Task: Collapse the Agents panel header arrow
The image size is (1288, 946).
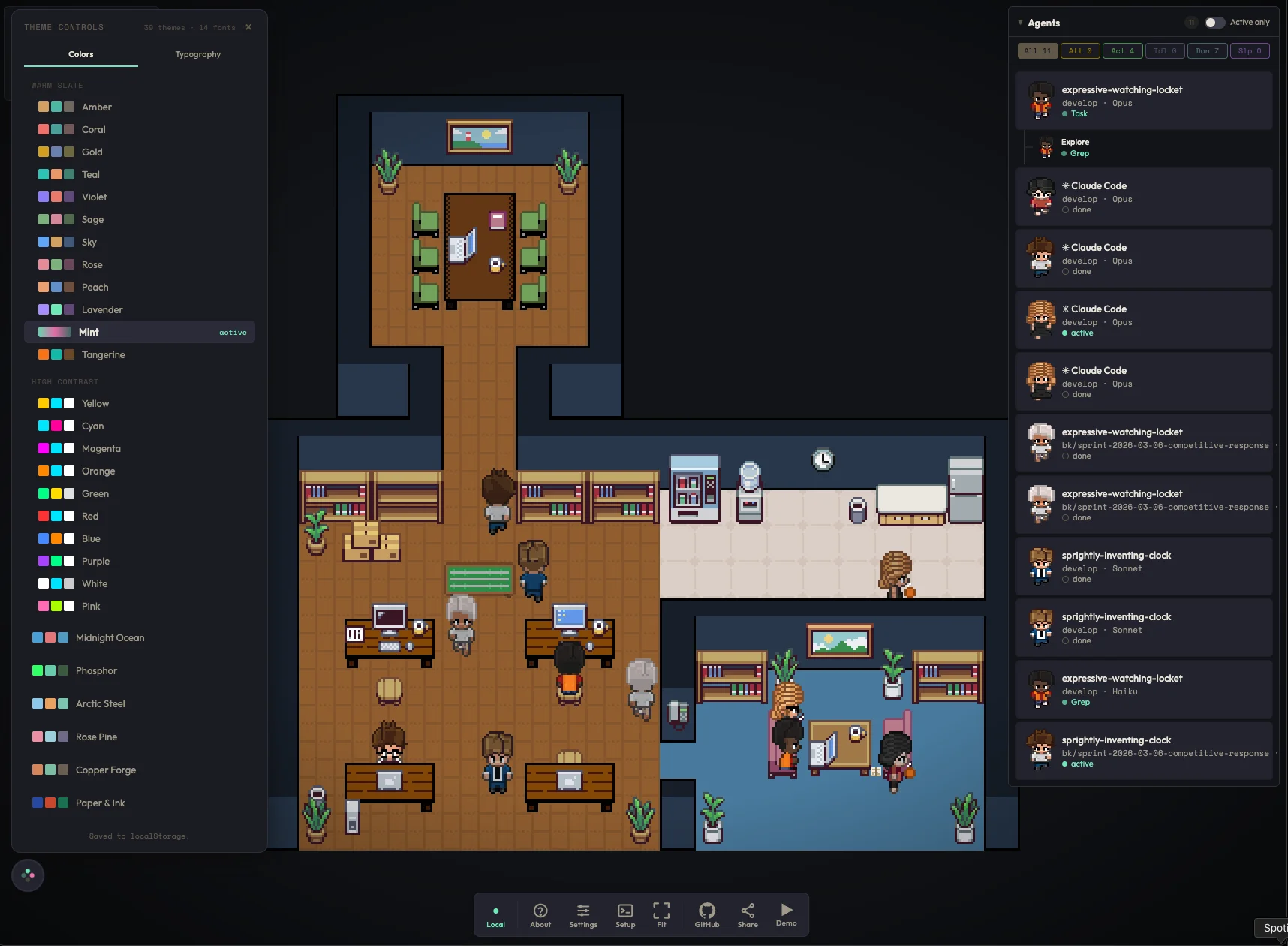Action: click(1020, 23)
